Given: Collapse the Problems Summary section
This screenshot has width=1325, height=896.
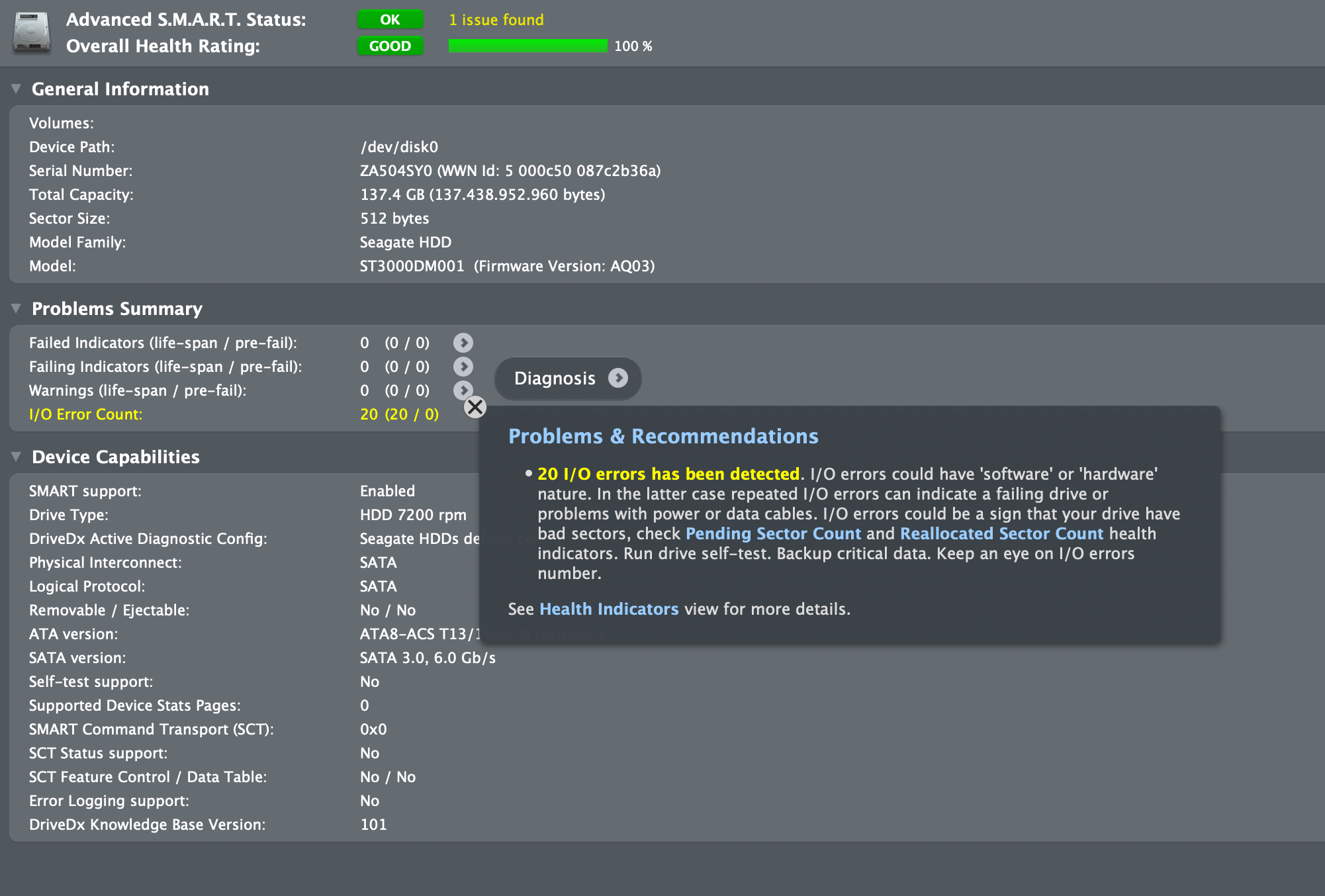Looking at the screenshot, I should pos(17,308).
